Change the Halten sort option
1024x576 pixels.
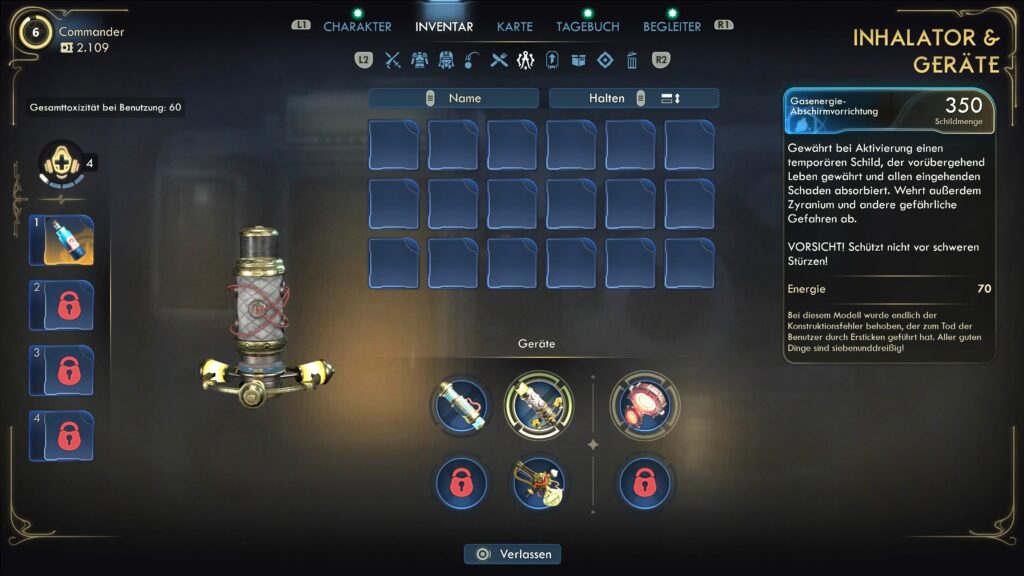pyautogui.click(x=633, y=98)
